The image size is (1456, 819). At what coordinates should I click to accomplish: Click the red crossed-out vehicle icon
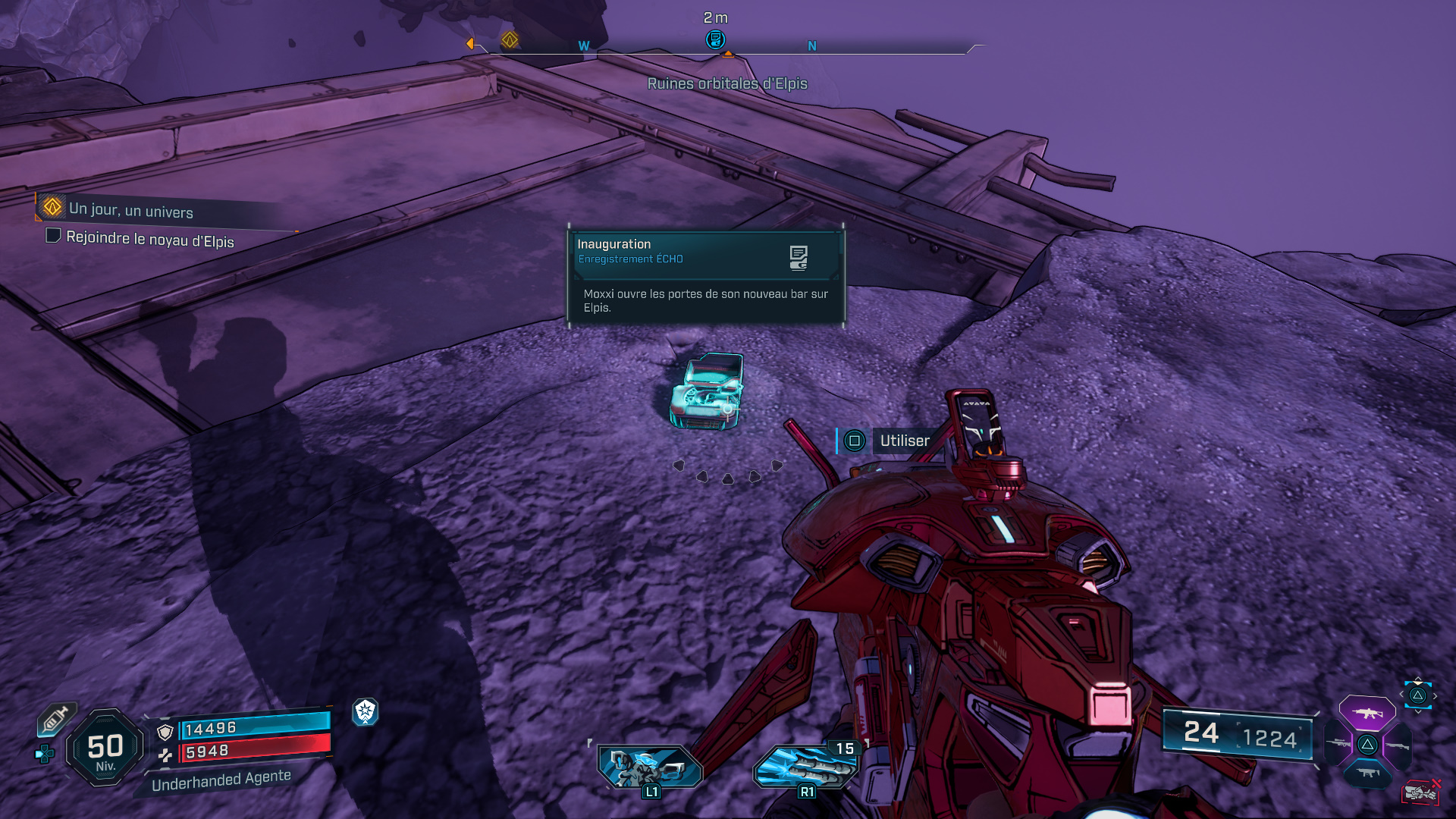(1420, 792)
